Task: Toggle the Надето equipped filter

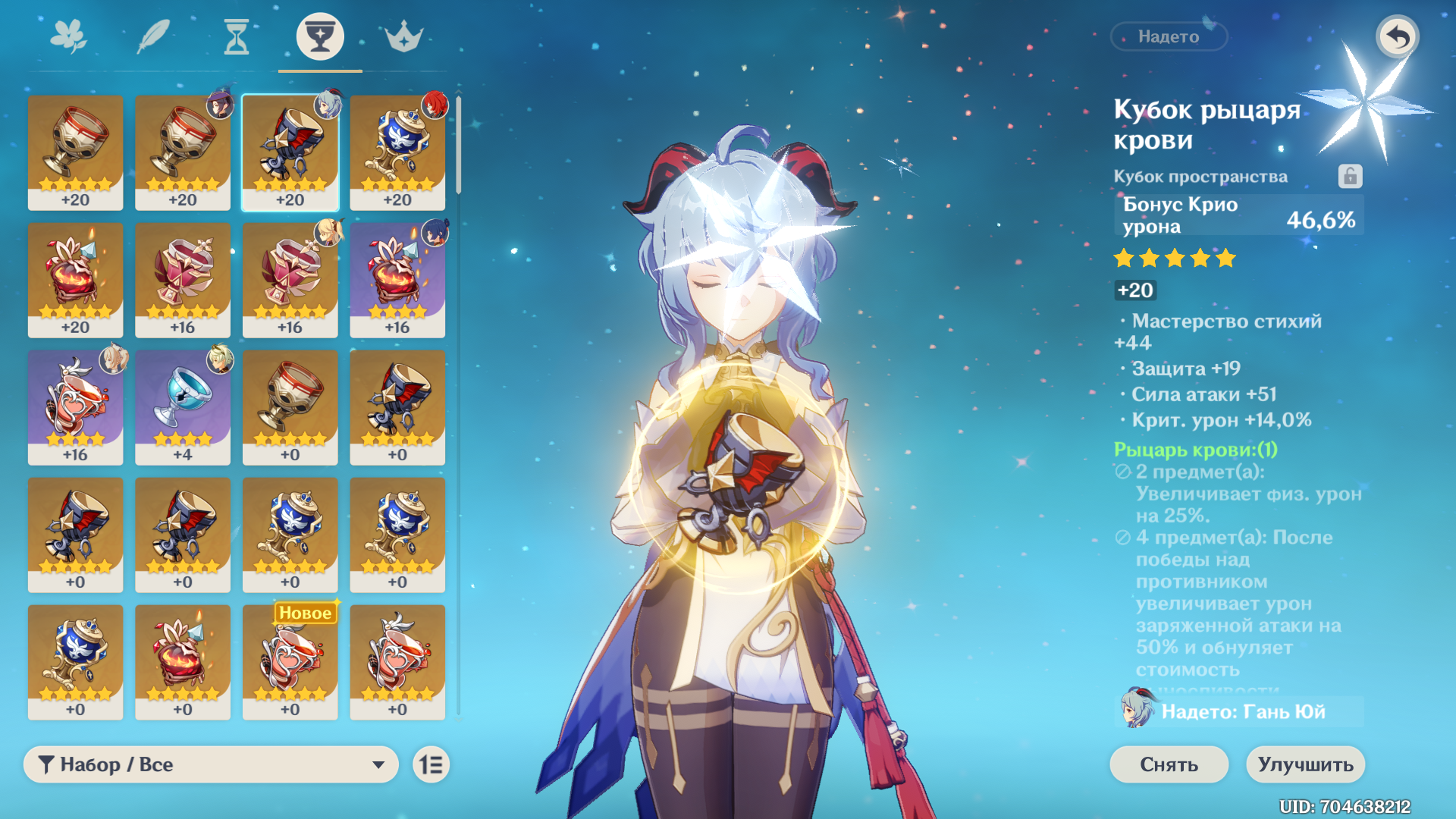Action: (1169, 36)
